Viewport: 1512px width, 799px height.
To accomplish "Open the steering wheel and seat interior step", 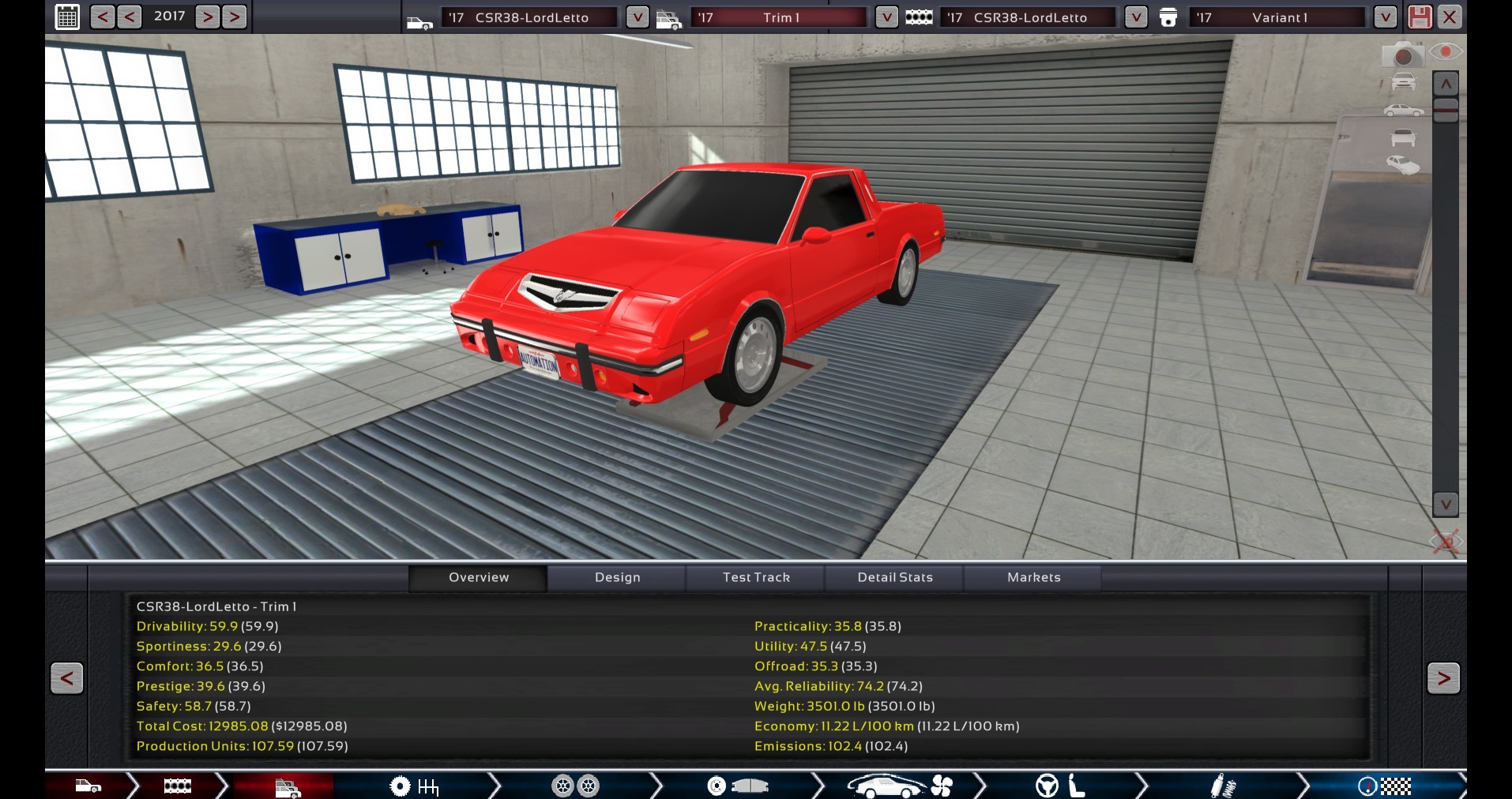I will coord(1060,786).
